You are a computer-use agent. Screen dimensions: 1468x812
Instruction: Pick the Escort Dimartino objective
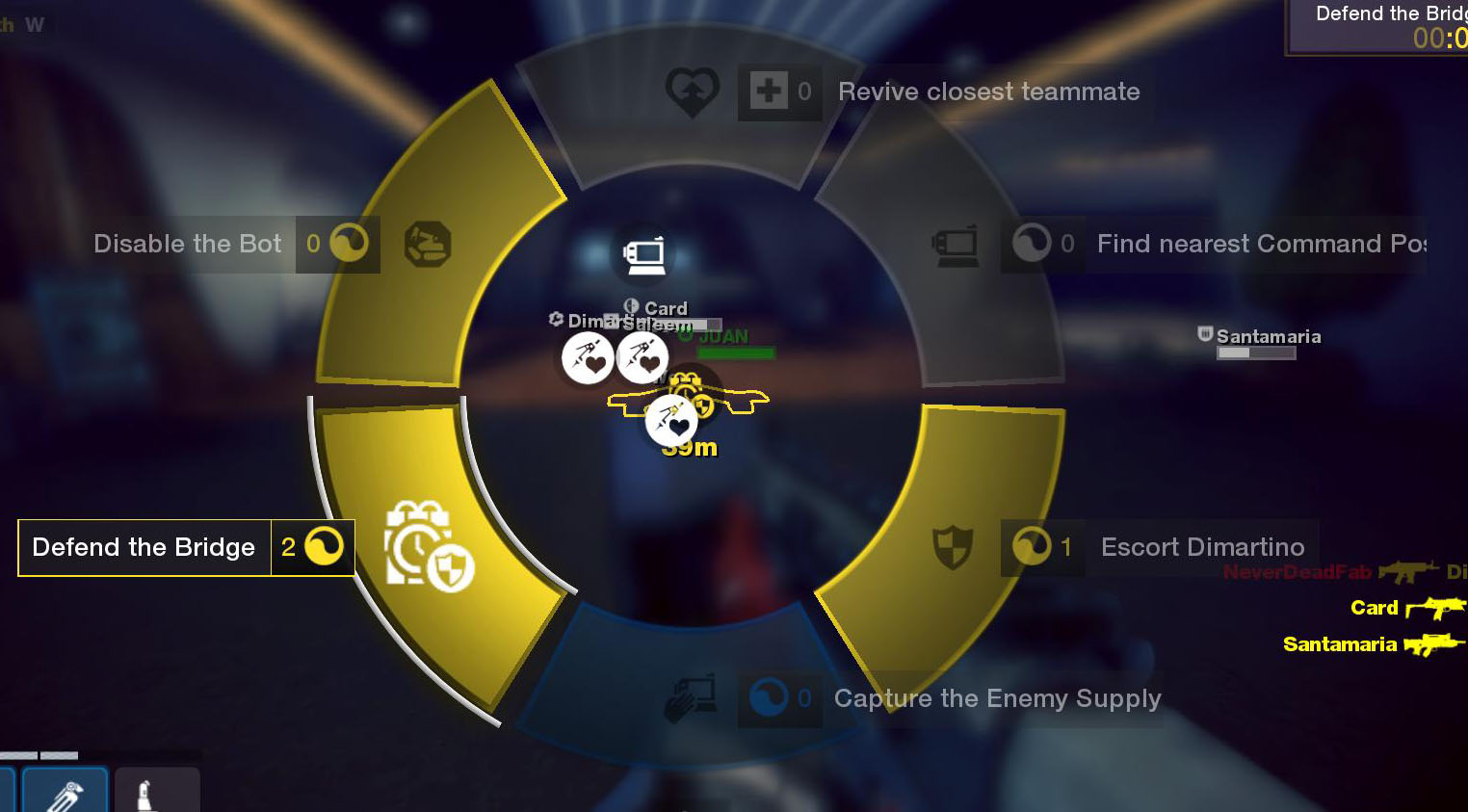click(1202, 547)
